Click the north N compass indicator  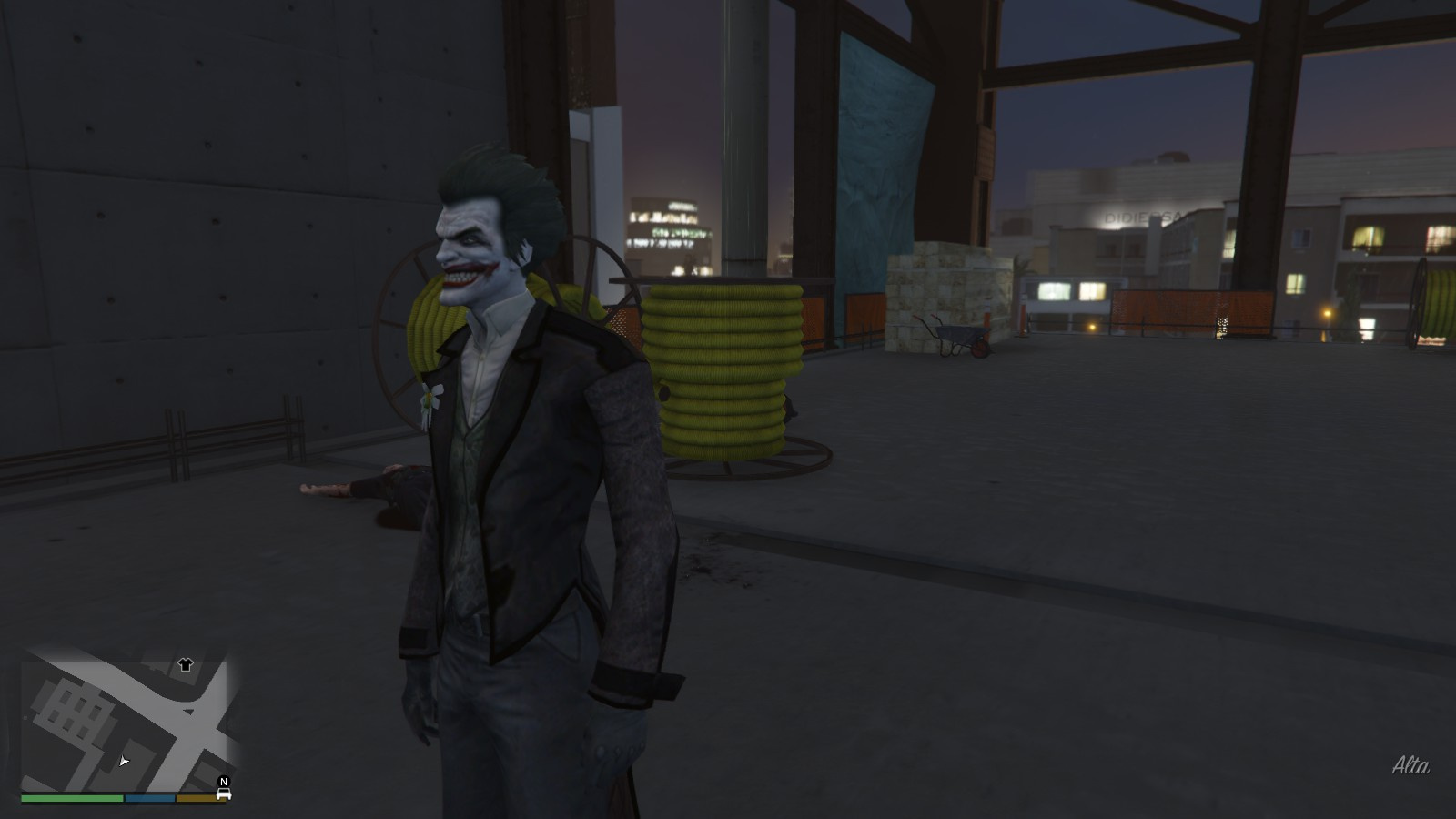(224, 782)
